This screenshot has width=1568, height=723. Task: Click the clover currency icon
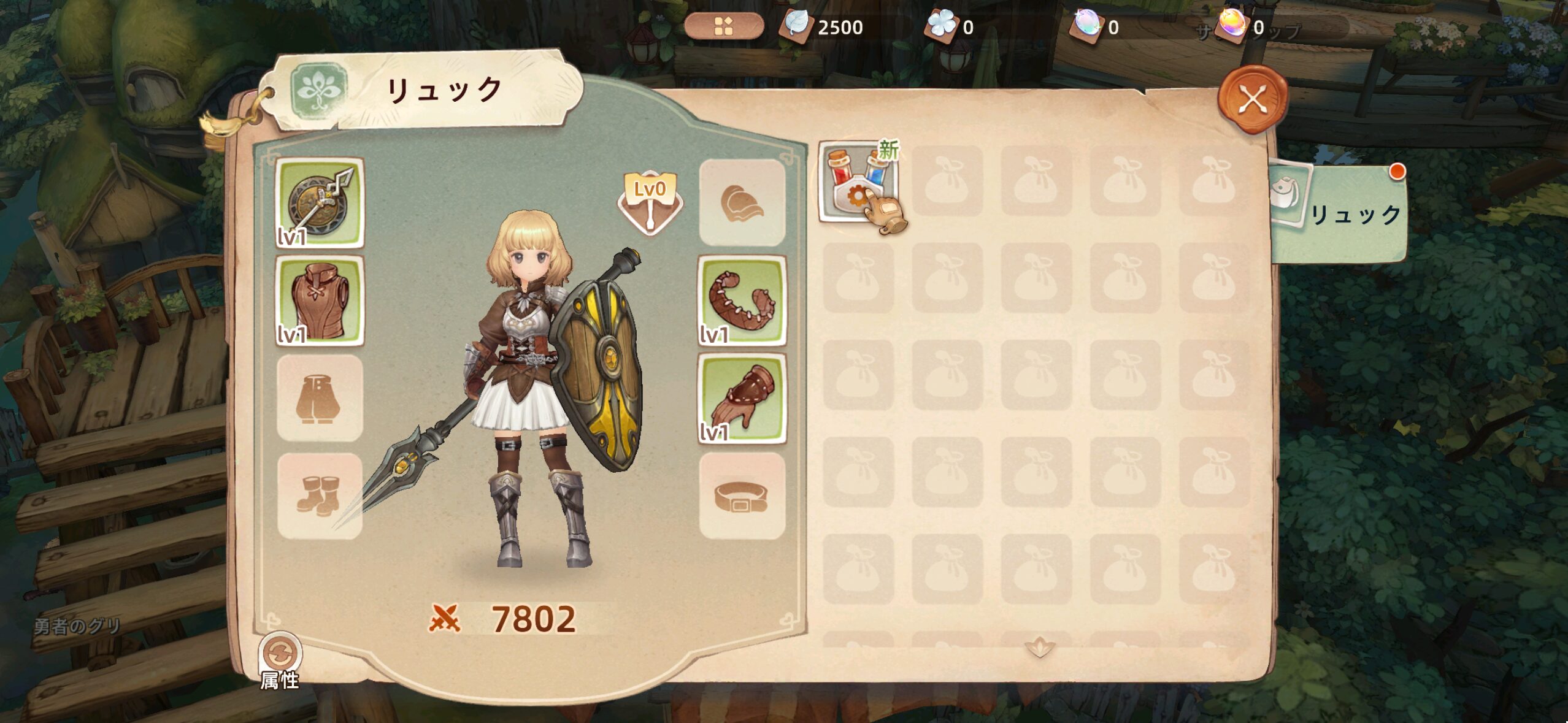point(941,26)
